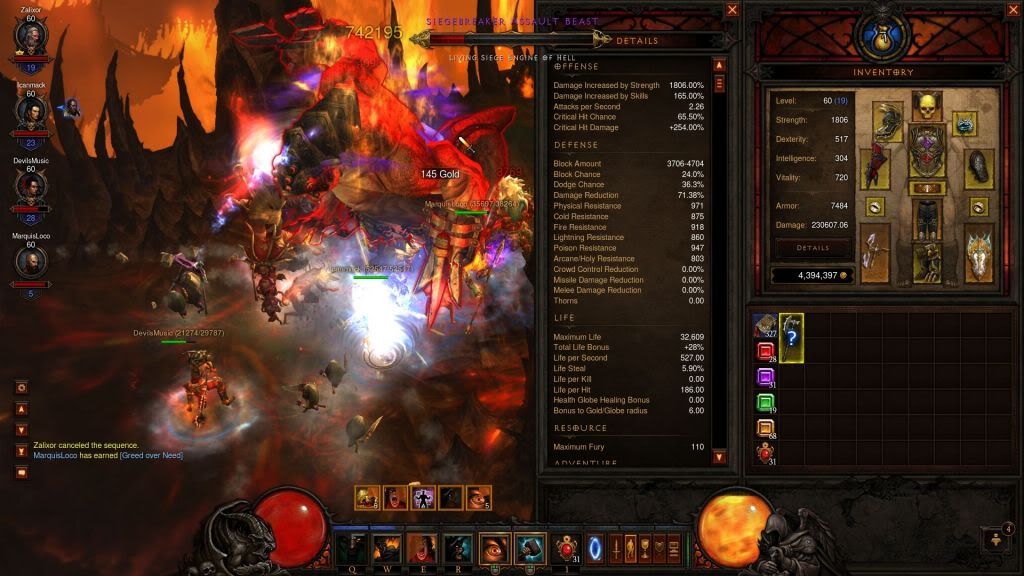This screenshot has height=576, width=1024.
Task: Select the equipped boots slot
Action: pyautogui.click(x=926, y=262)
